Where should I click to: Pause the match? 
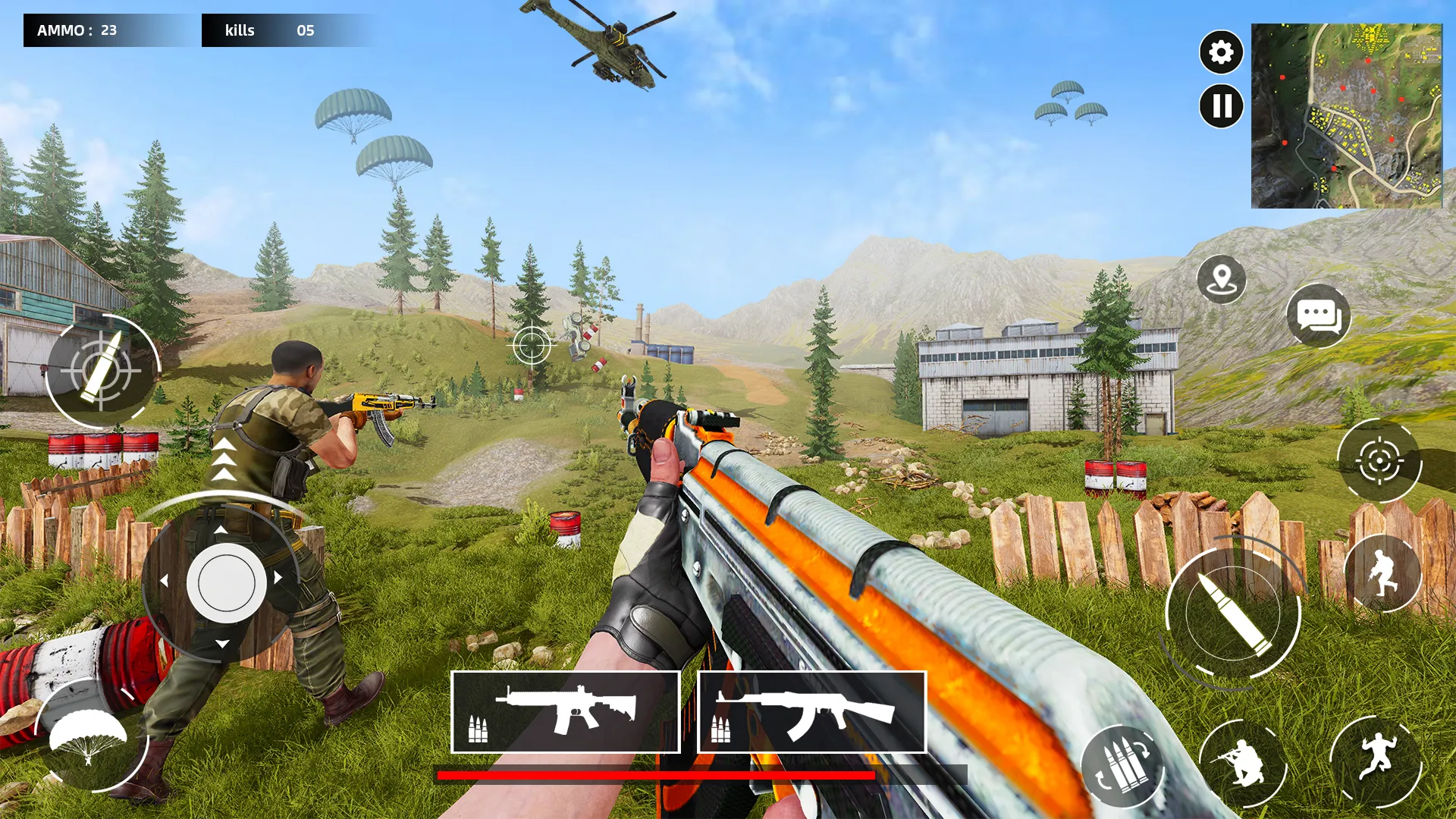click(1220, 106)
